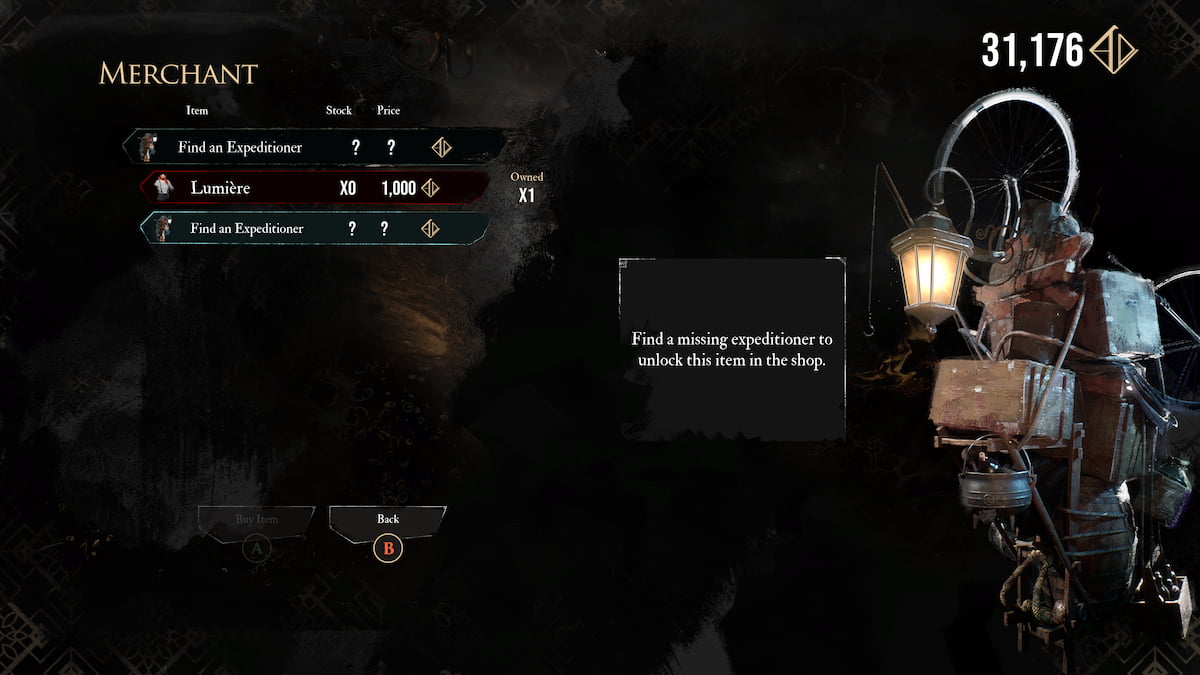
Task: Select the Lumière shop item row
Action: click(315, 187)
